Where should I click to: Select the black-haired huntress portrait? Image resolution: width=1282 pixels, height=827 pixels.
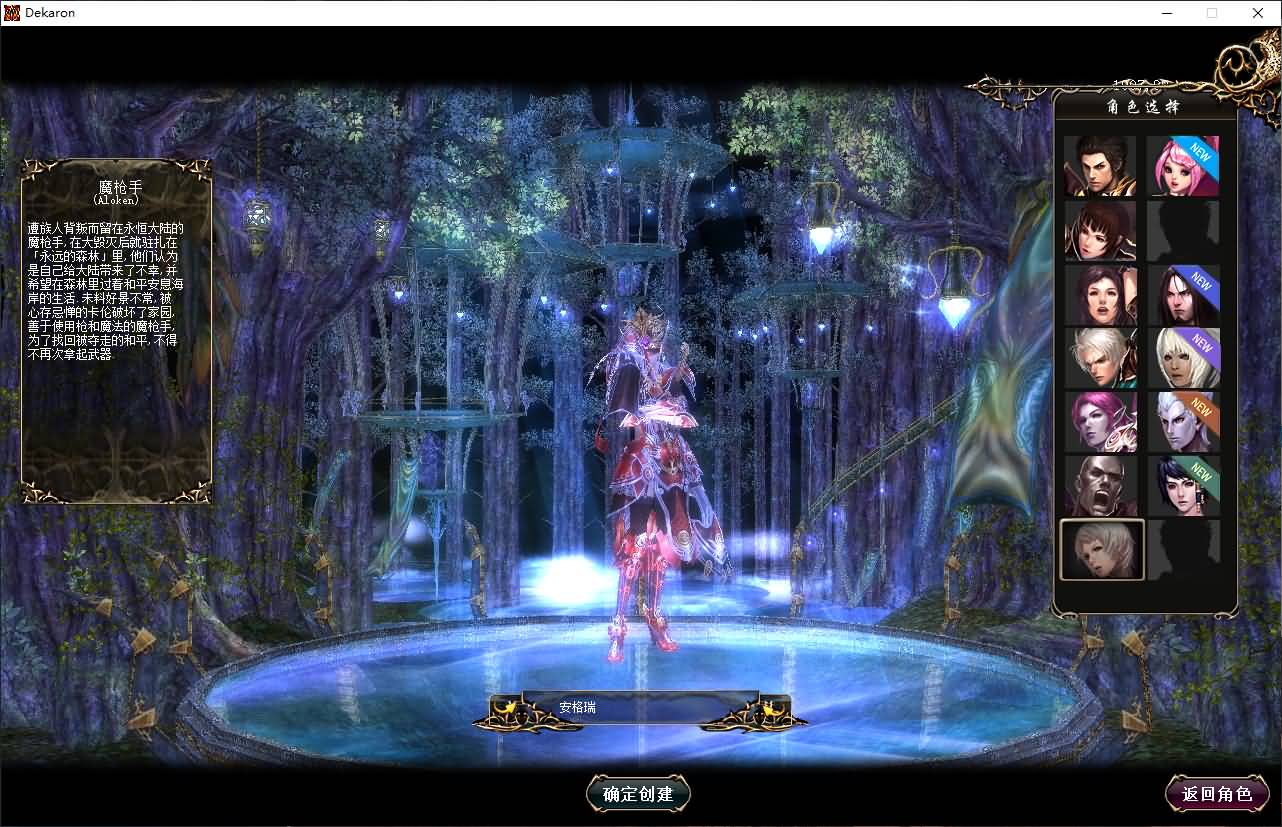[1100, 230]
